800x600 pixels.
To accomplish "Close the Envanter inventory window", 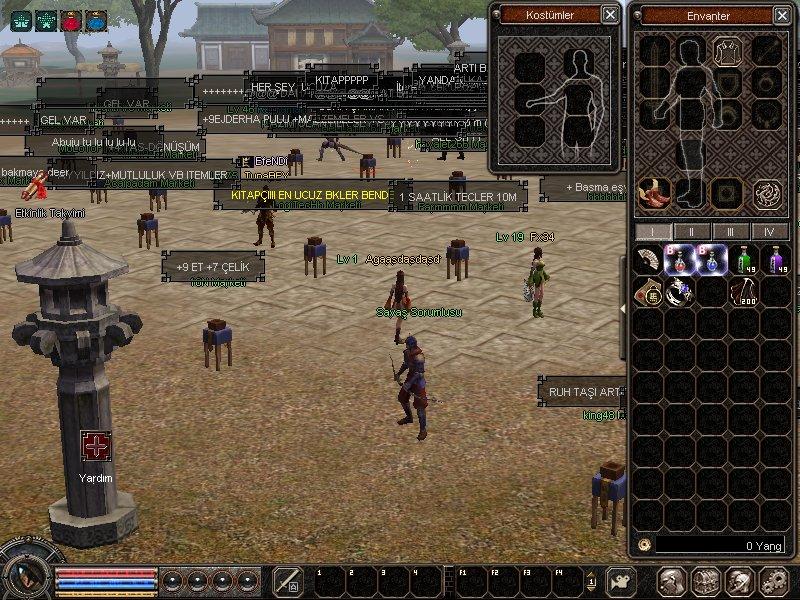I will point(781,15).
